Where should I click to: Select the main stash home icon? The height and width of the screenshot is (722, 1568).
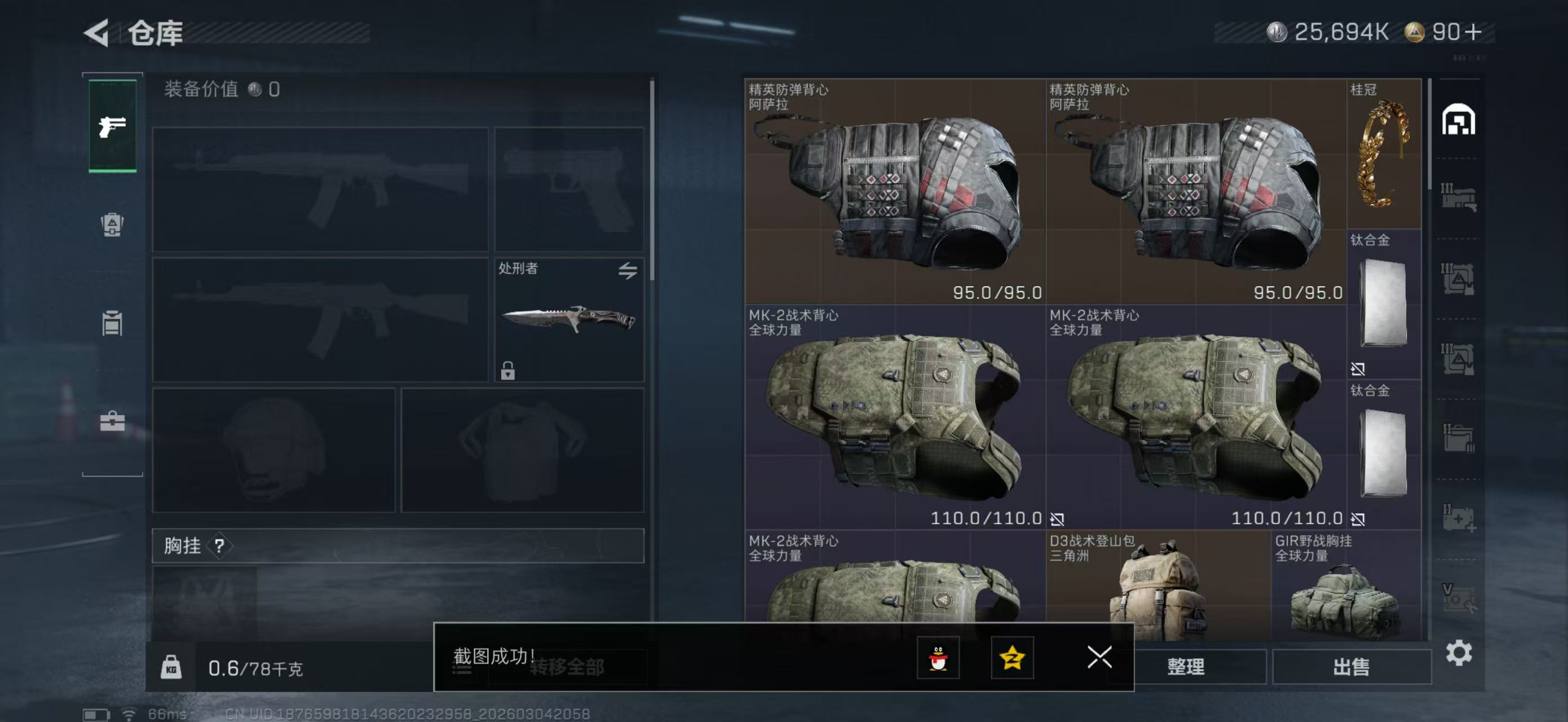1458,120
